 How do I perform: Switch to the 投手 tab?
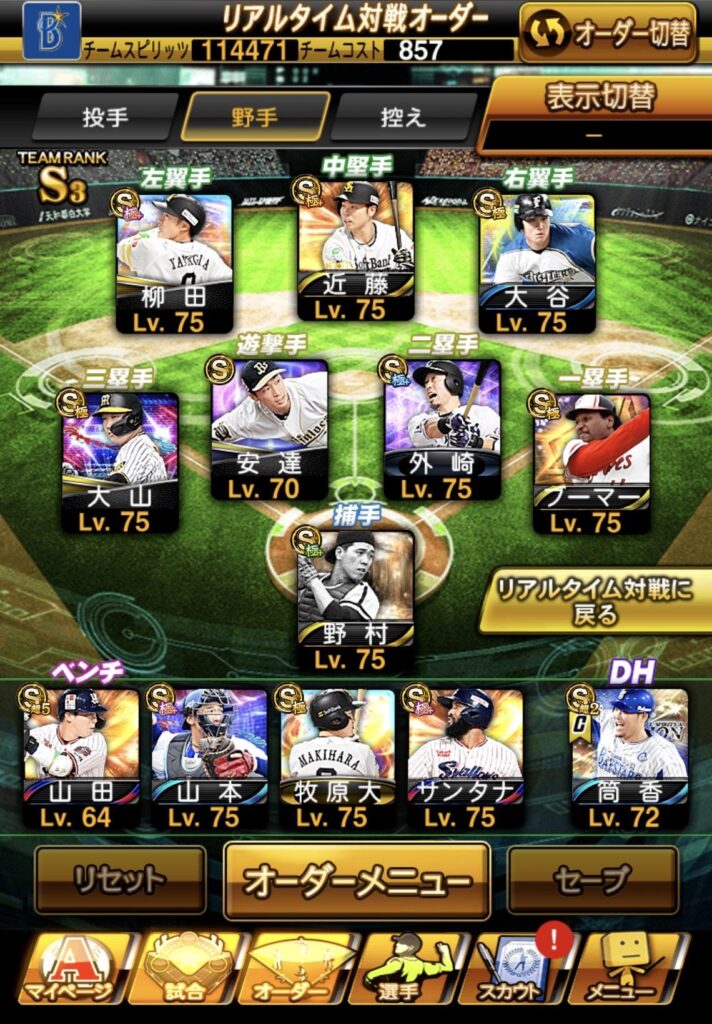point(105,117)
